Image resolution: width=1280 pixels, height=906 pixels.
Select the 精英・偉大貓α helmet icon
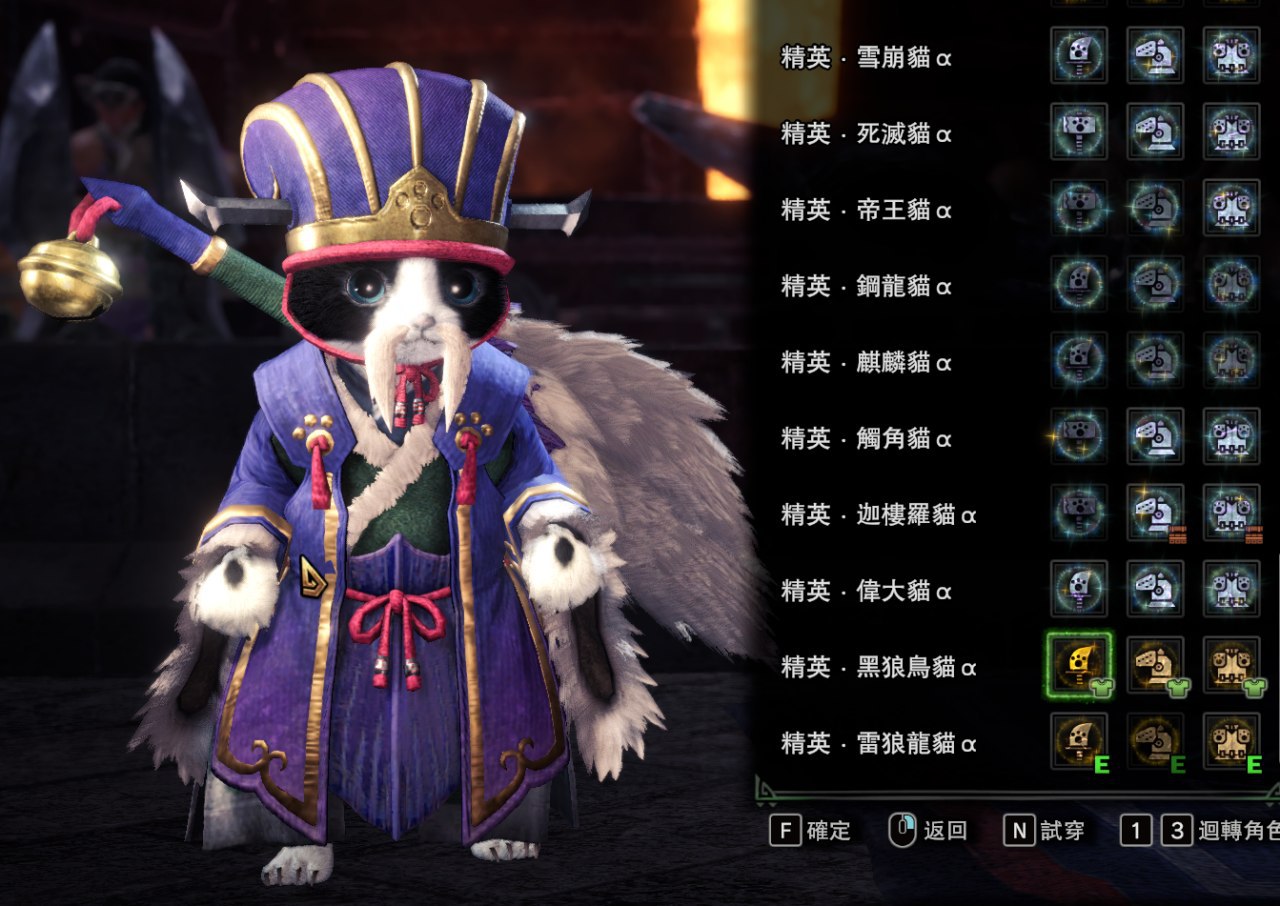point(1155,589)
